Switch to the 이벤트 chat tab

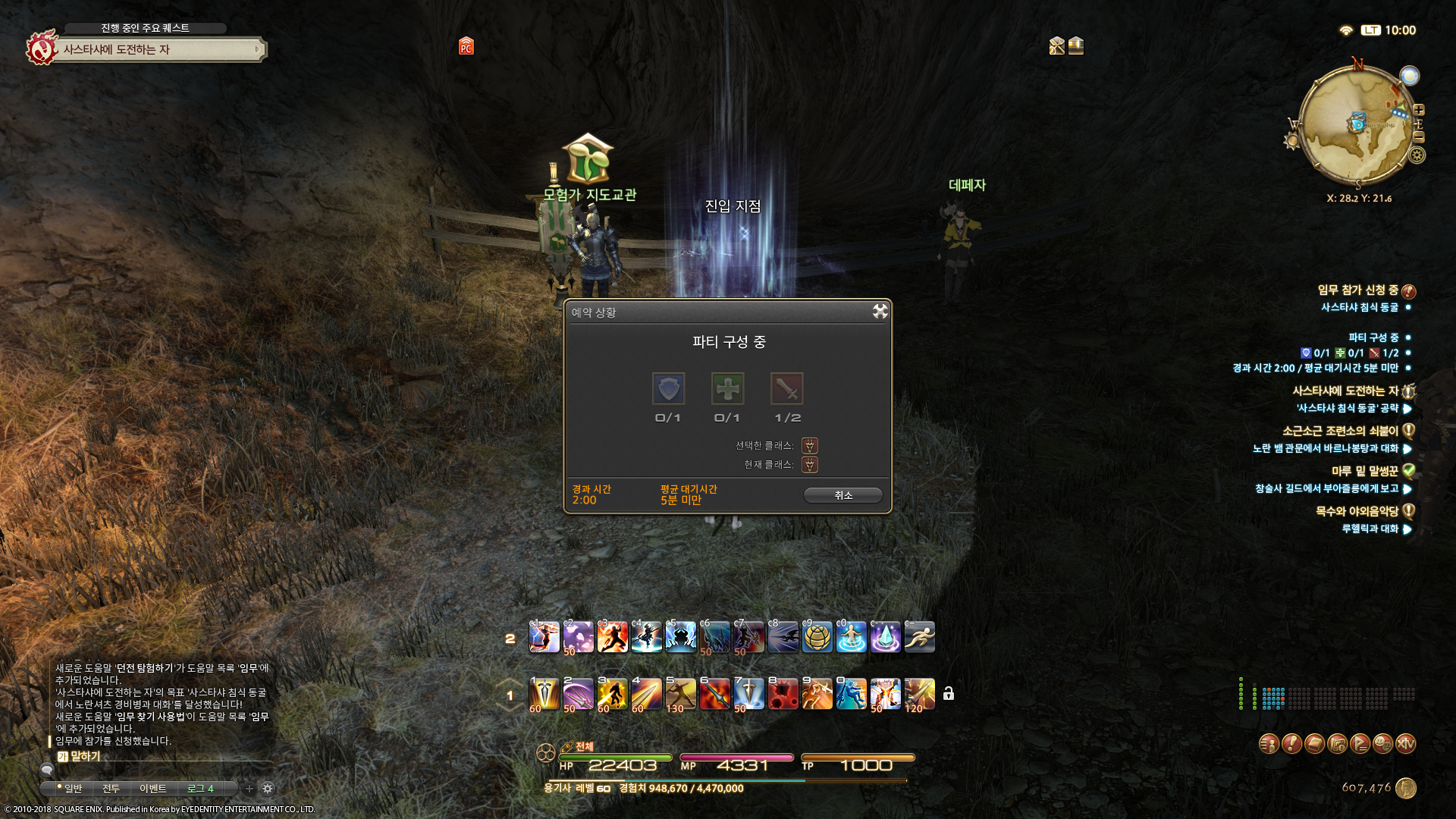pyautogui.click(x=152, y=789)
